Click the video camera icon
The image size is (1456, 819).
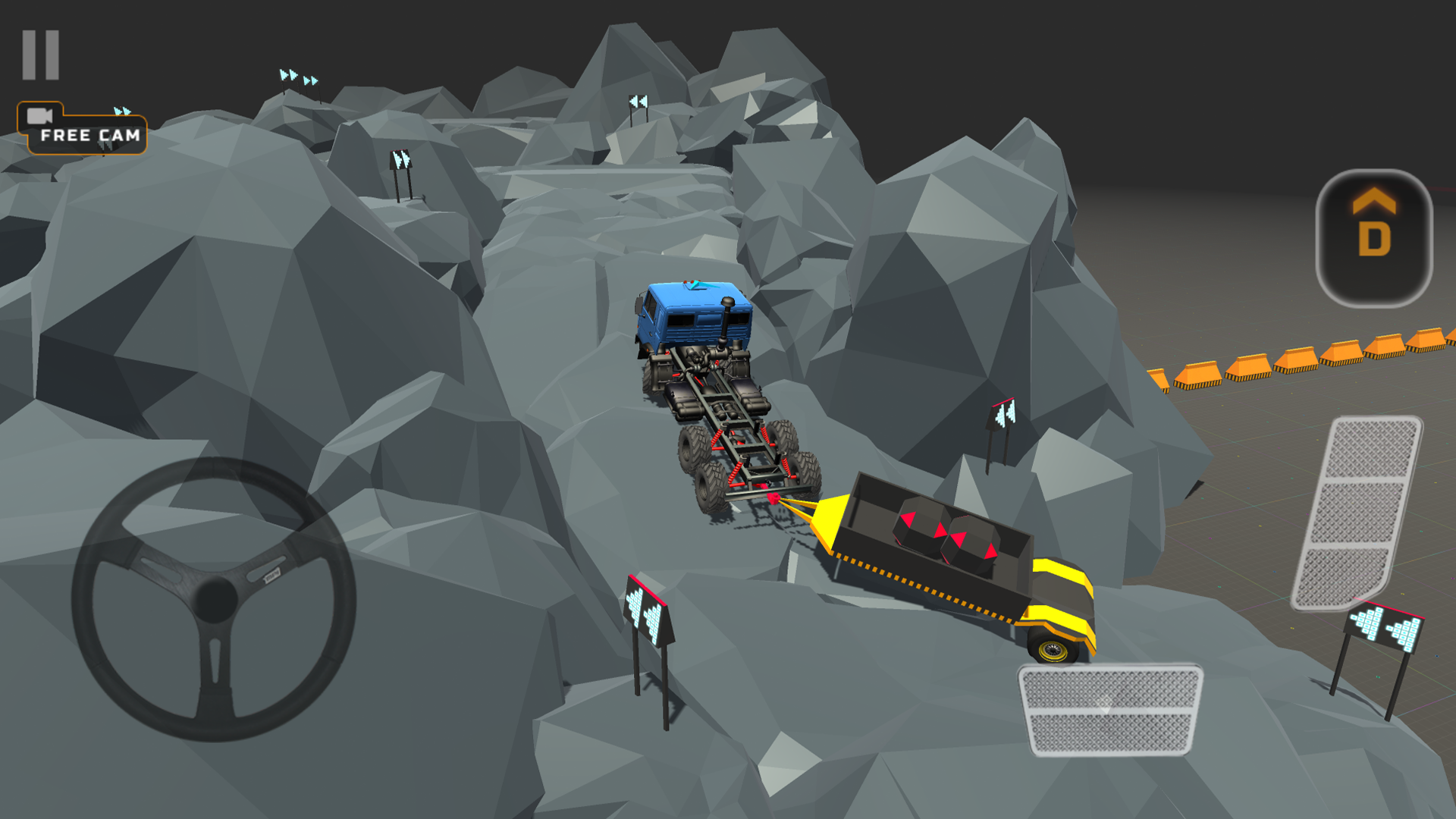[x=39, y=118]
